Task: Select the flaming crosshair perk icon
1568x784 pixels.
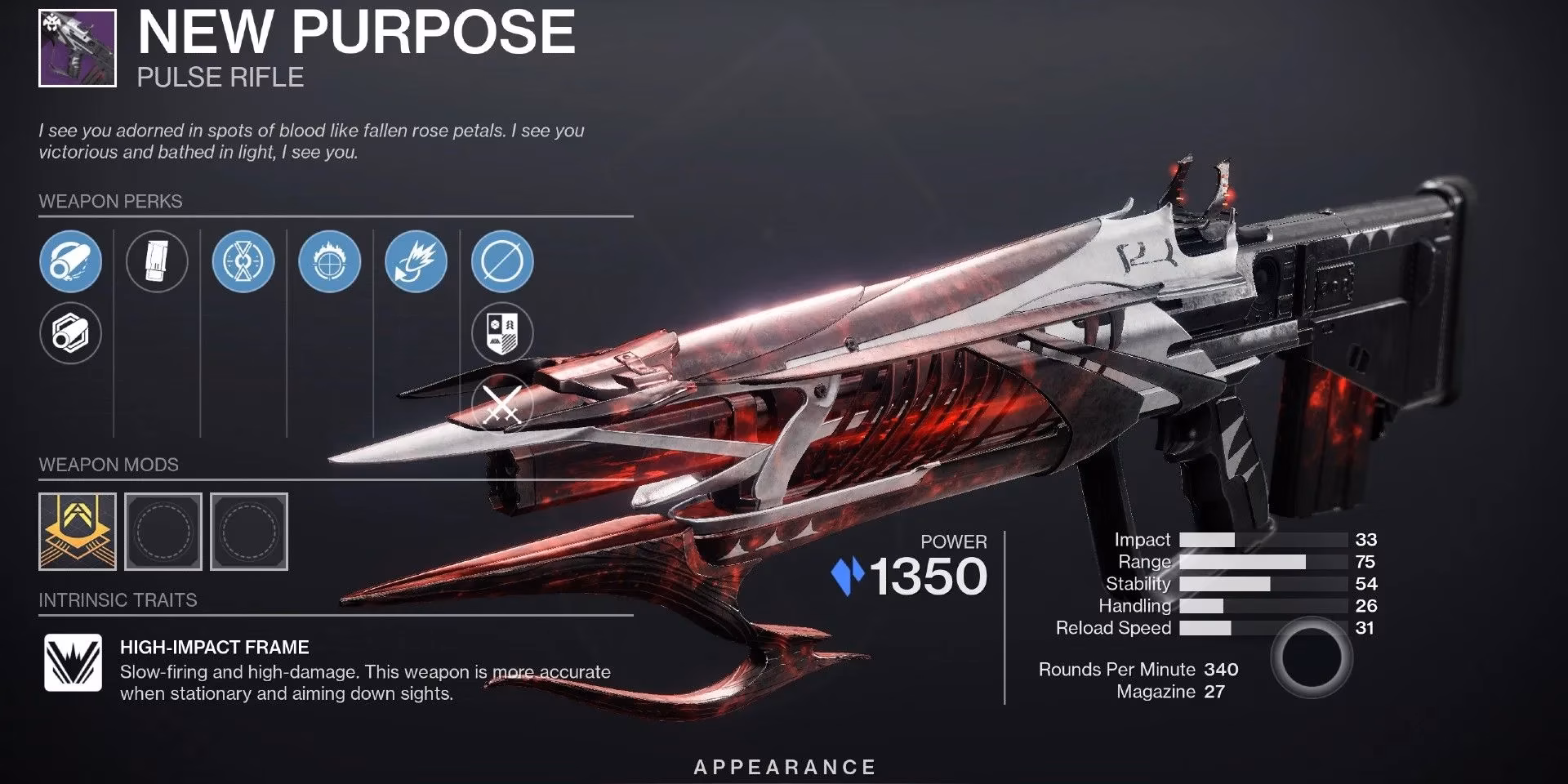Action: (x=329, y=261)
